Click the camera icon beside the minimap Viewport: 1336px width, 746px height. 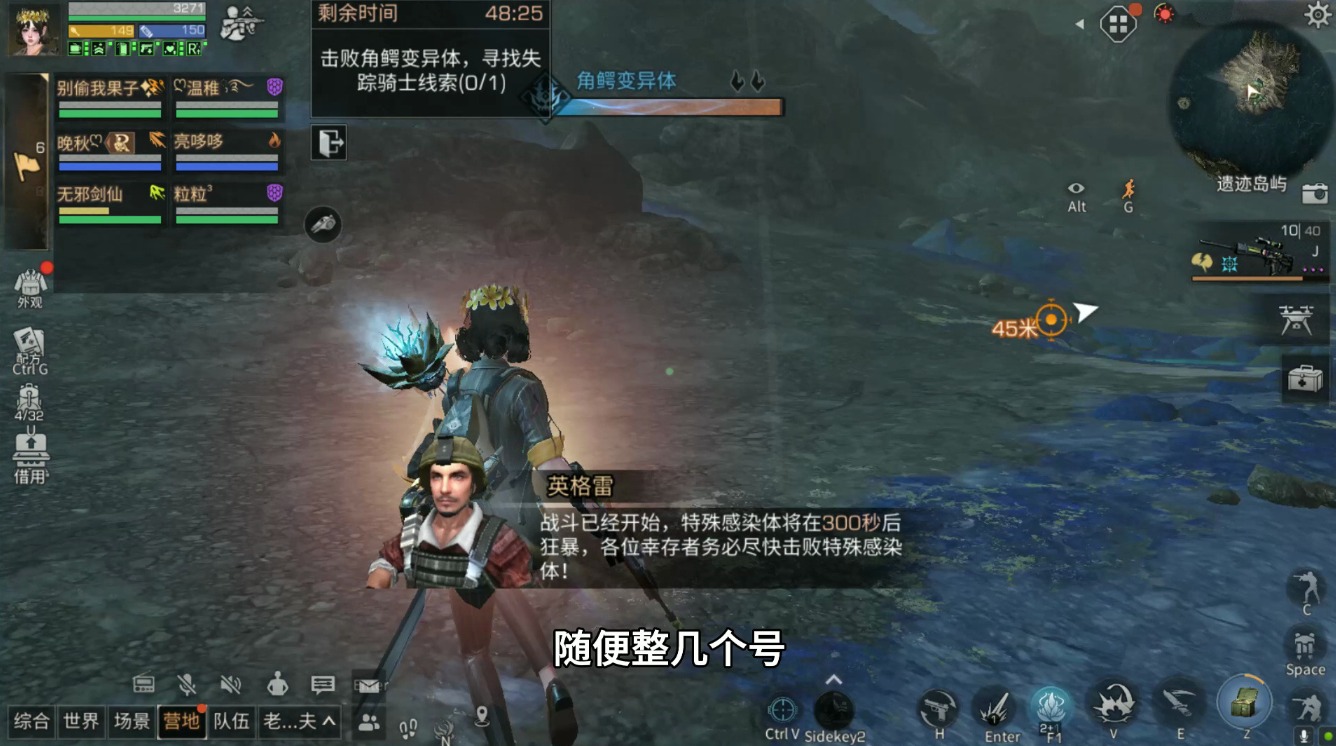click(x=1315, y=194)
